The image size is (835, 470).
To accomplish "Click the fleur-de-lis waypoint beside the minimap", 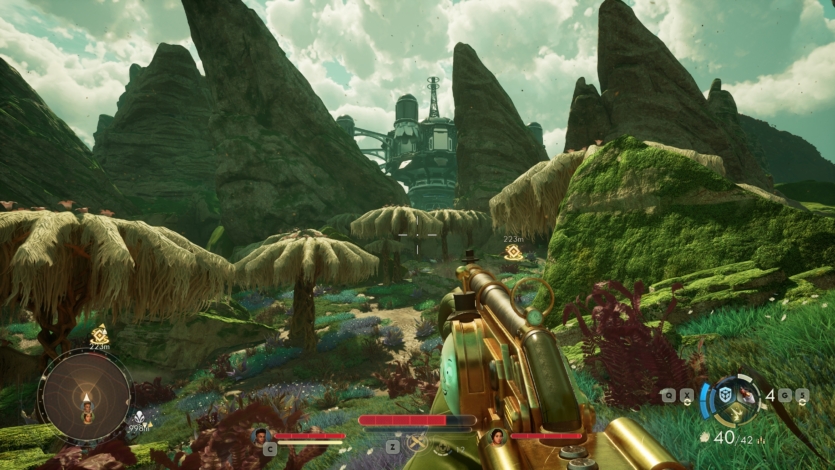I will click(x=141, y=416).
